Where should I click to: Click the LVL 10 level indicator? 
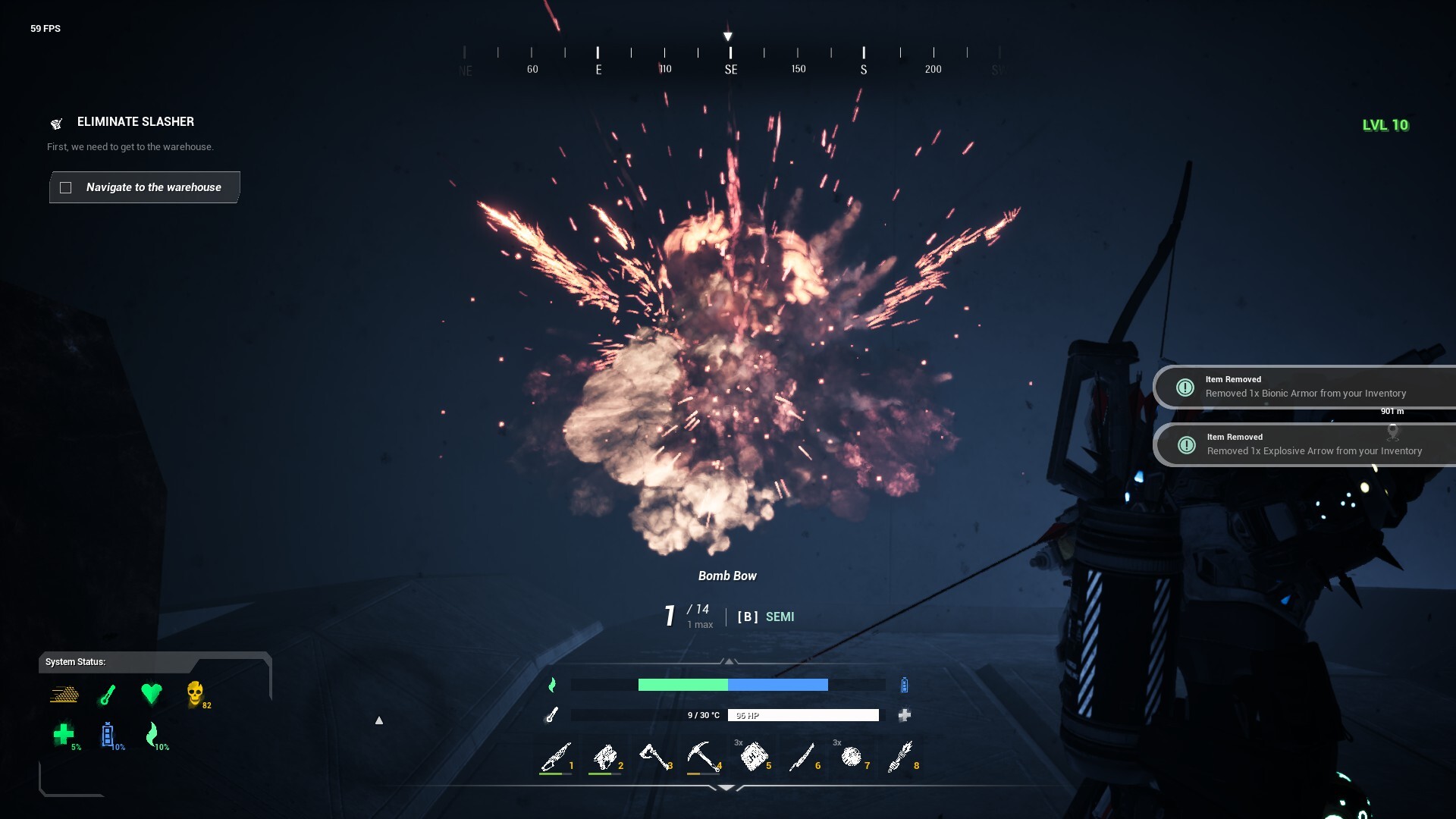pyautogui.click(x=1387, y=125)
